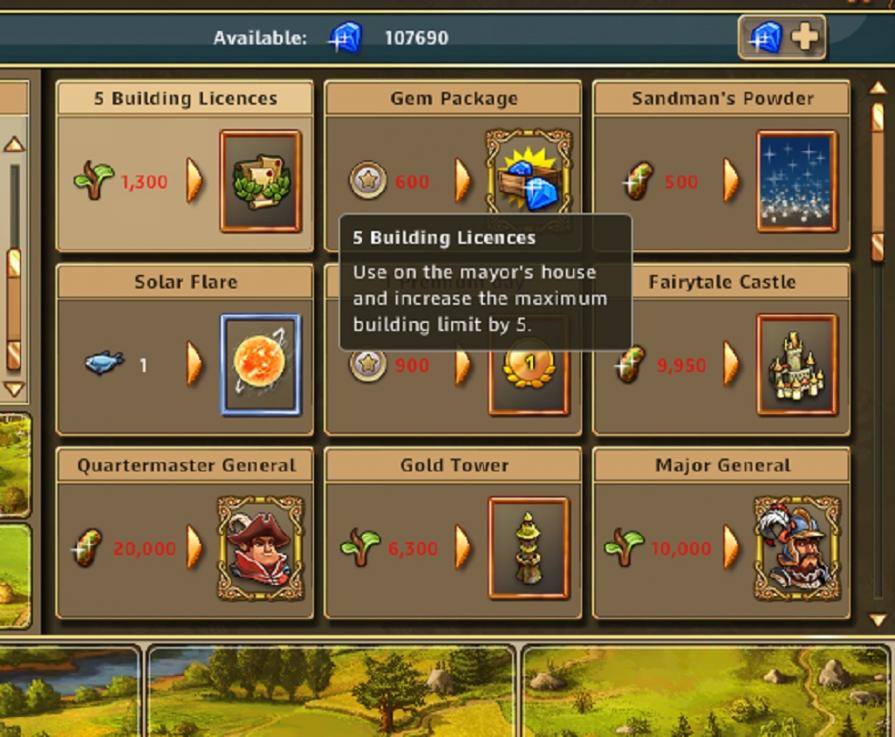This screenshot has width=895, height=737.
Task: Select the 5 Building Licences offer
Action: [260, 181]
